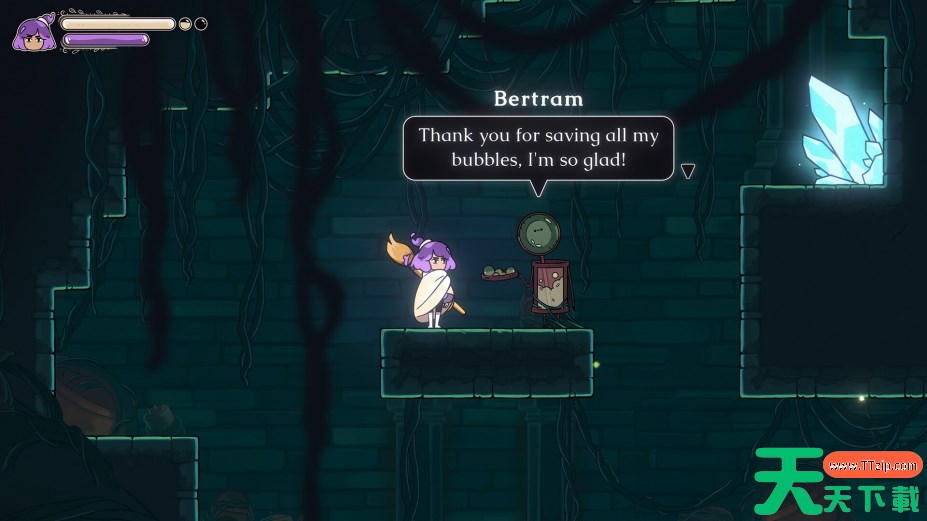Click the purple-haired character portrait

point(34,33)
